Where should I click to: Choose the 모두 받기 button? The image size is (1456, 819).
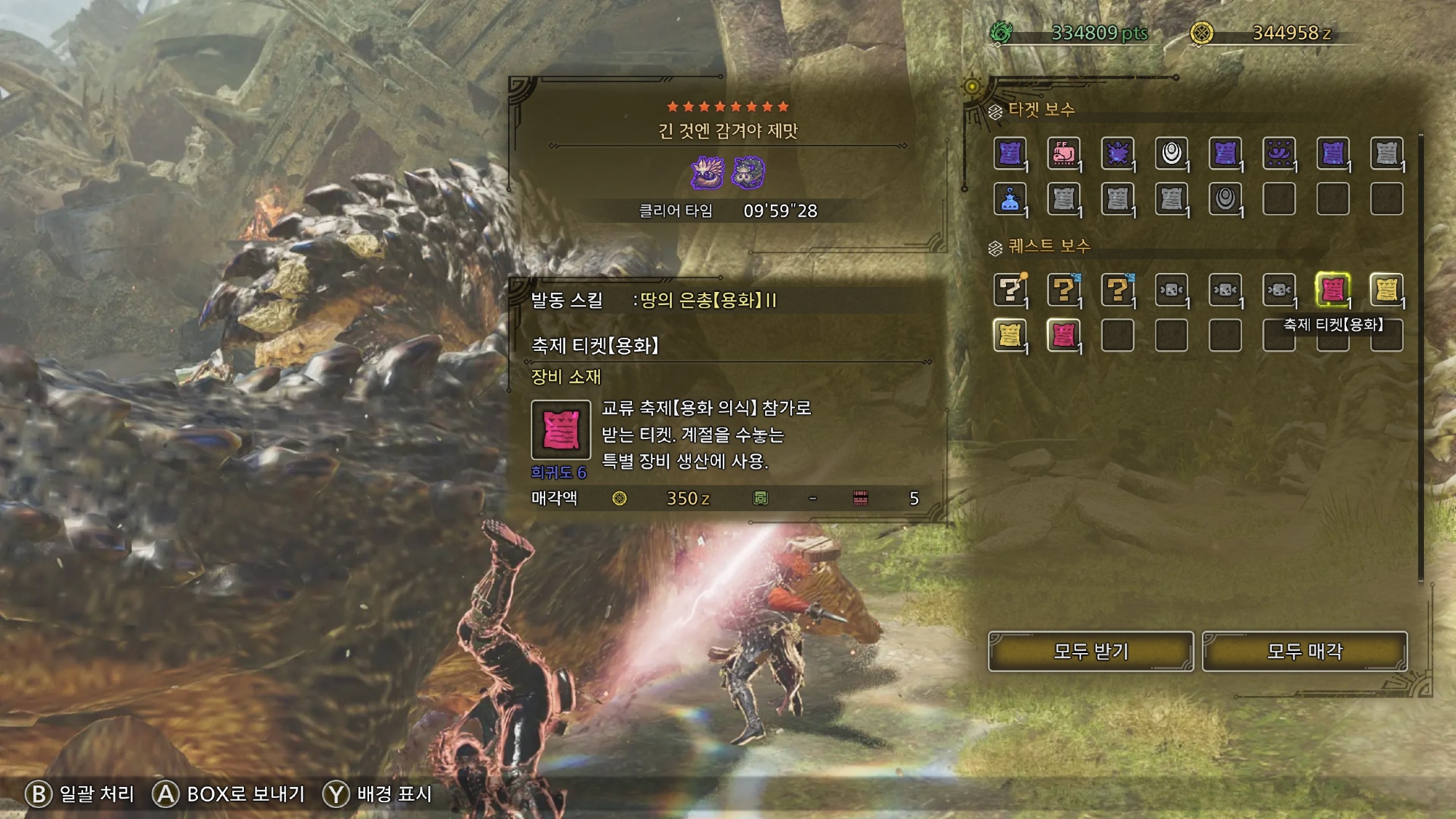(1090, 651)
